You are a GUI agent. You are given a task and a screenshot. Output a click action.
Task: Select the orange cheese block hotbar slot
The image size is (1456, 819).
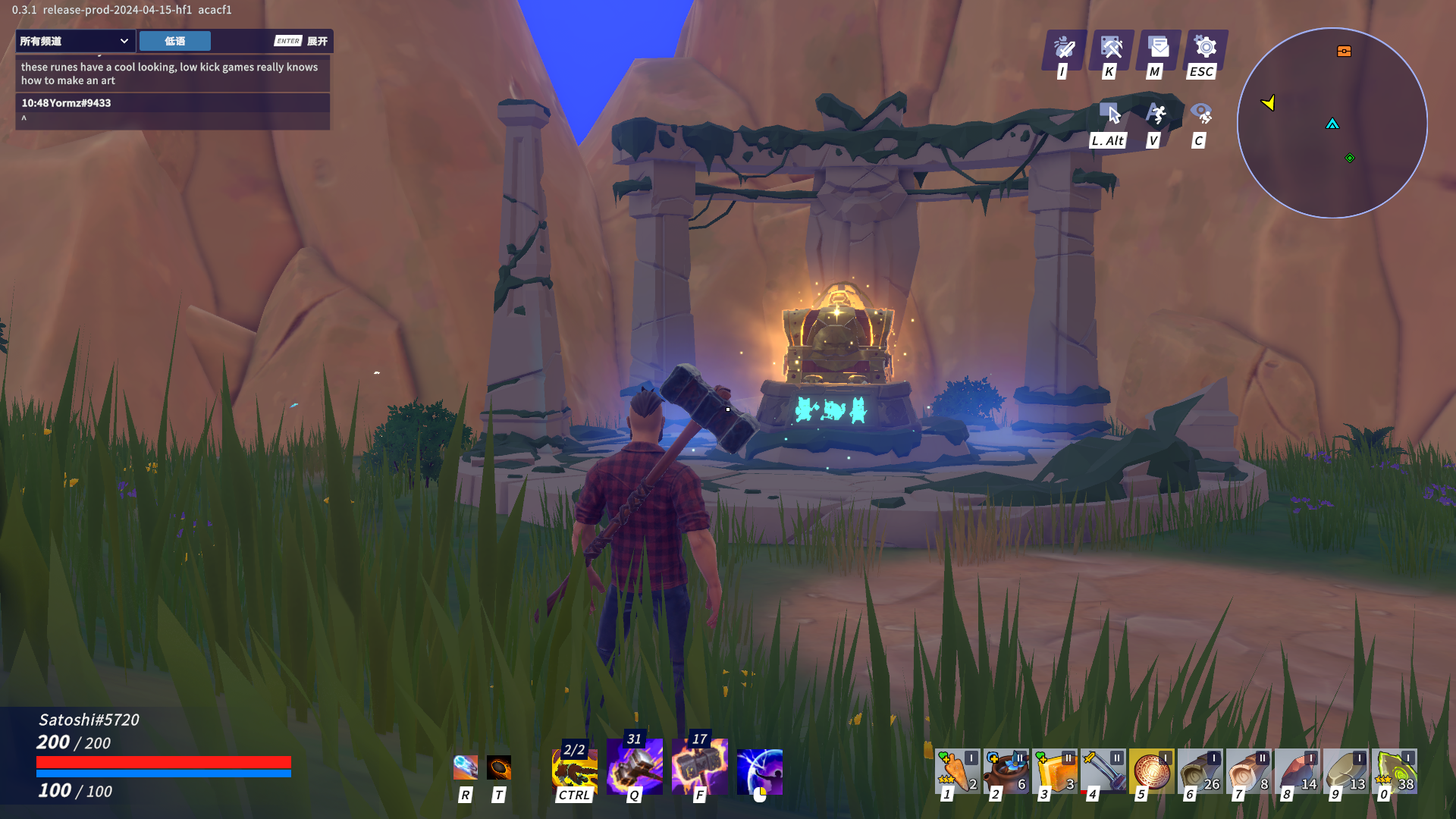[1054, 771]
